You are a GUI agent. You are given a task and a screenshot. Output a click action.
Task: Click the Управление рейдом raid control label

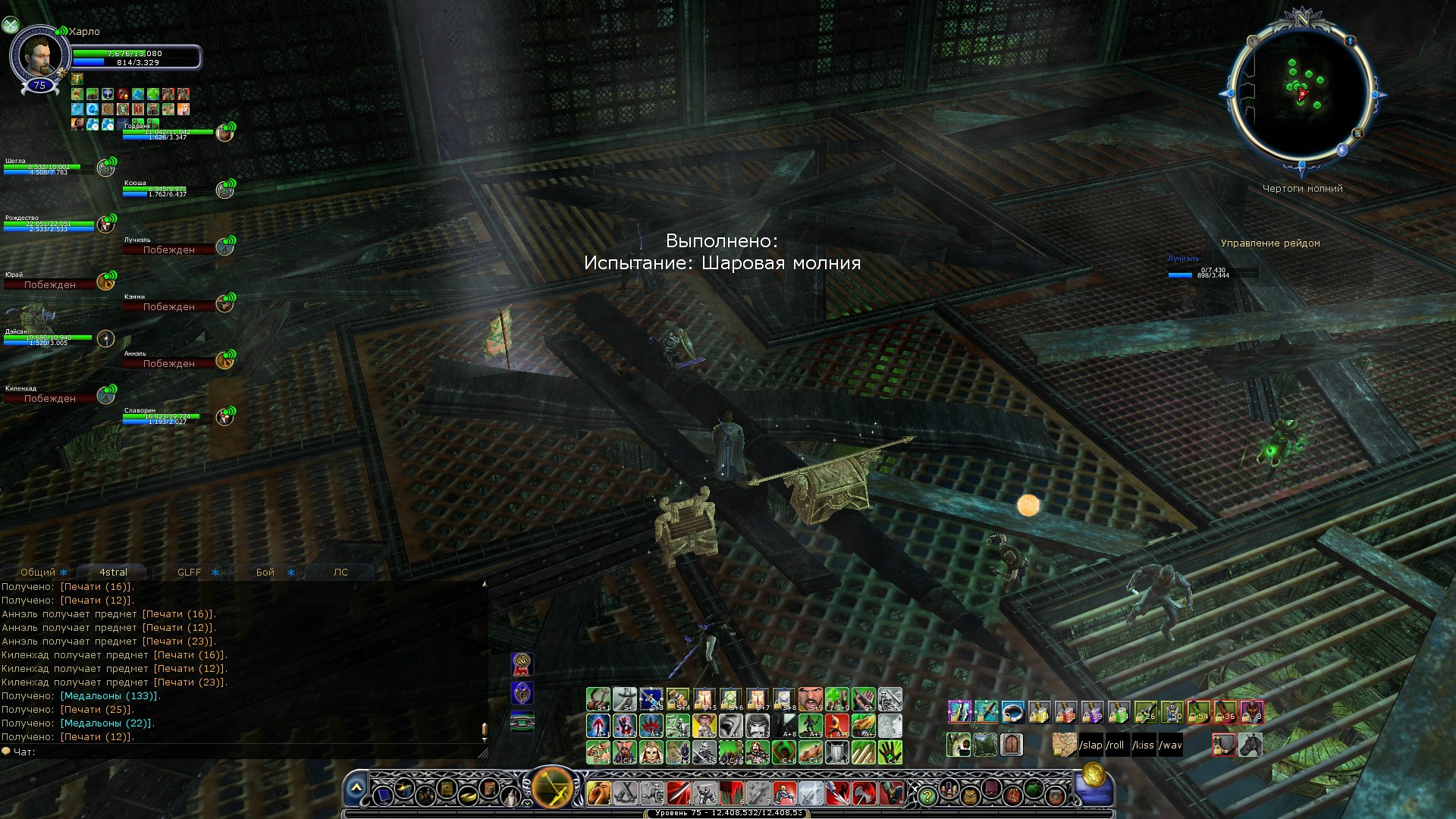[1270, 243]
